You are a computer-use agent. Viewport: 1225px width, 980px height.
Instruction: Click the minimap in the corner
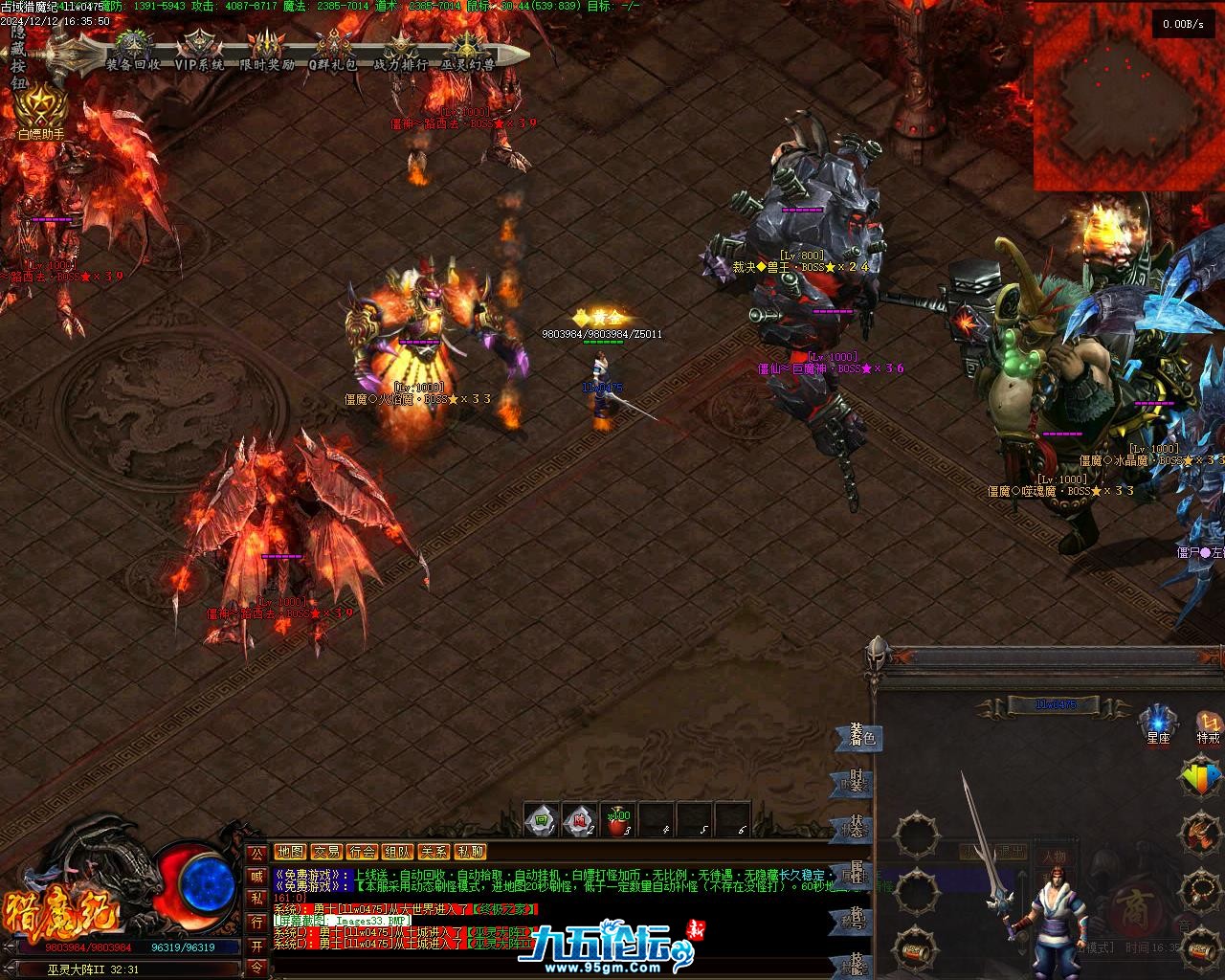point(1127,96)
